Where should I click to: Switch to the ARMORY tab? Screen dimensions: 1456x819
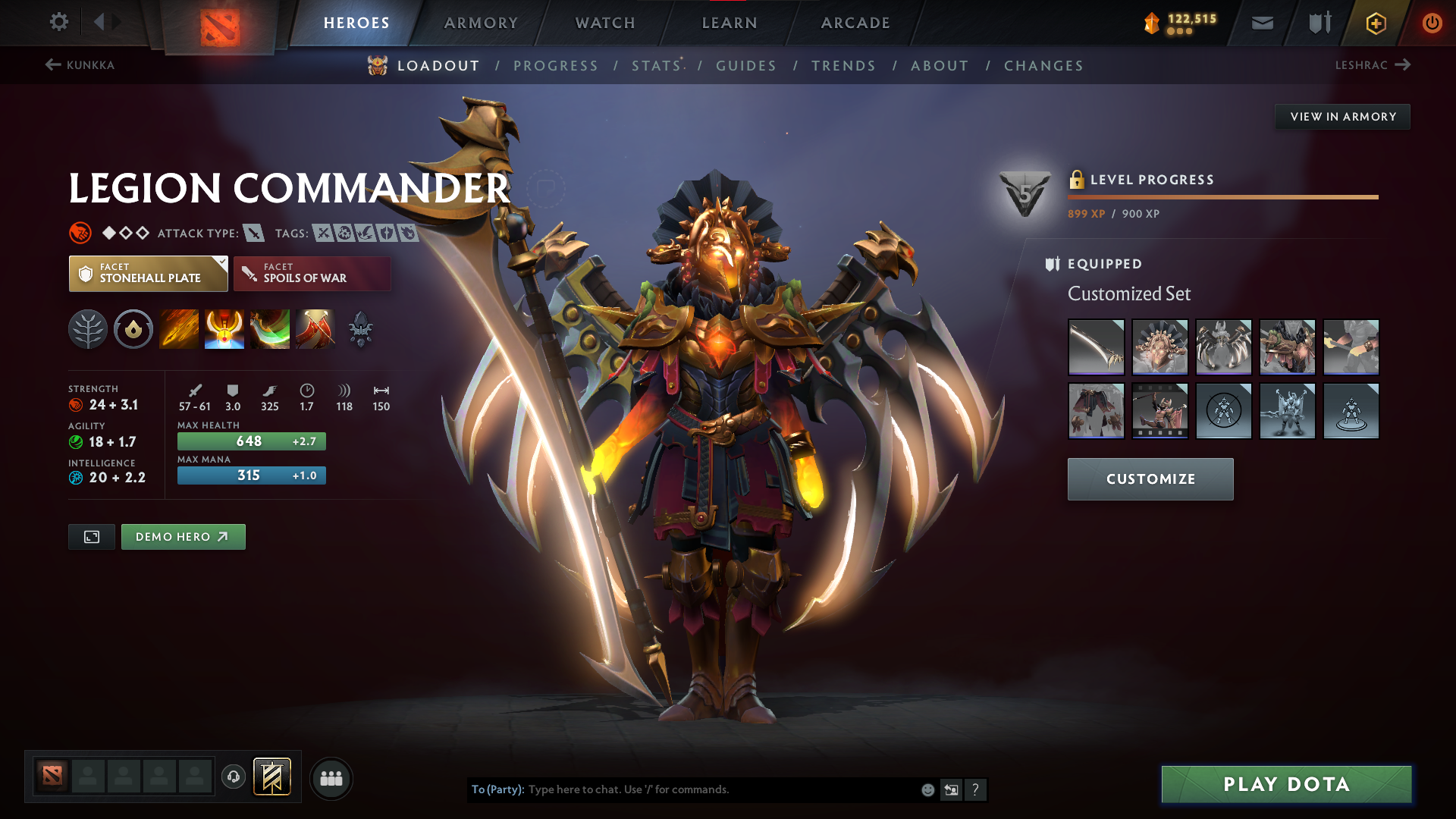(481, 23)
